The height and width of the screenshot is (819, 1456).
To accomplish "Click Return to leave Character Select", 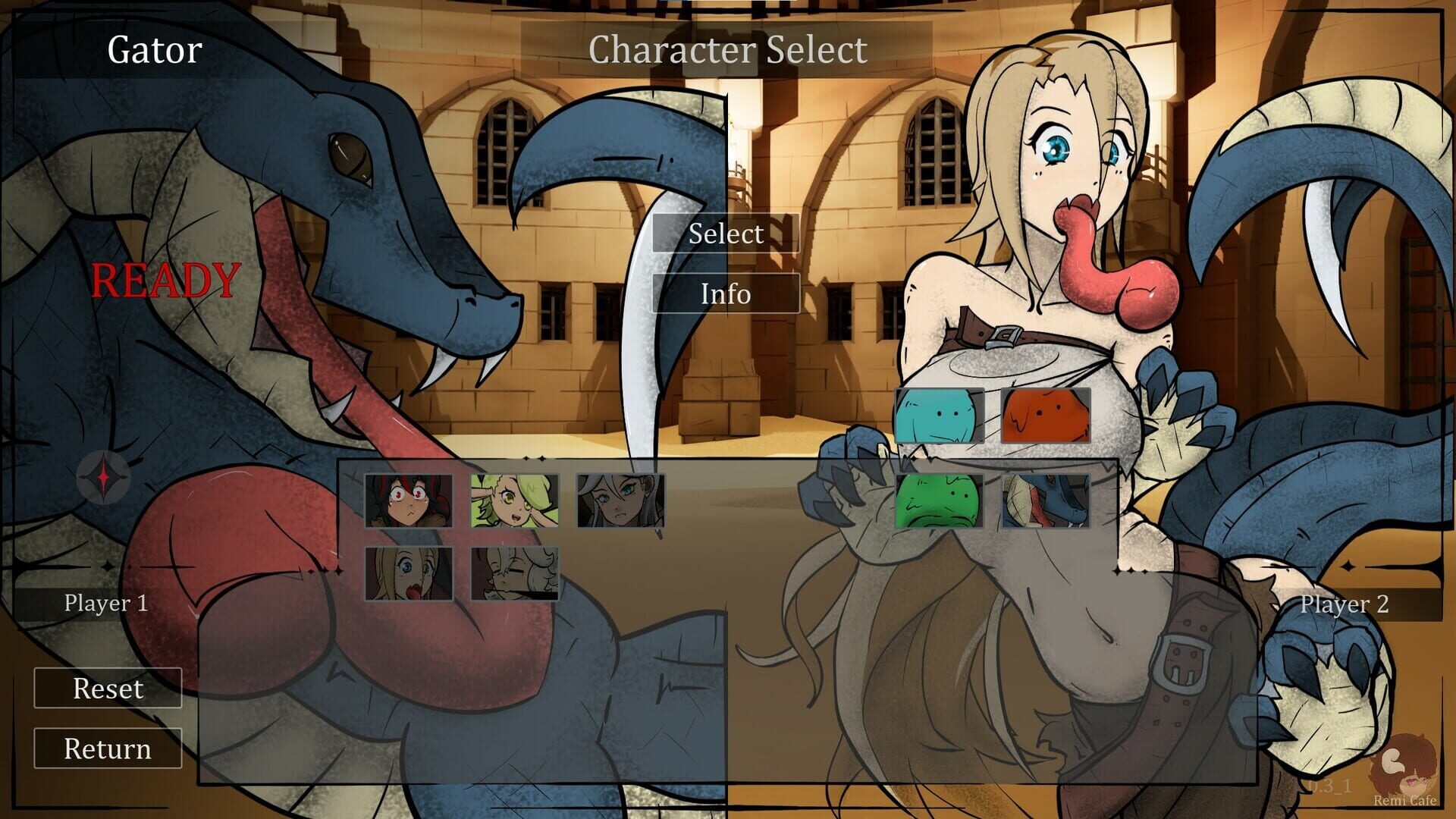I will click(107, 749).
